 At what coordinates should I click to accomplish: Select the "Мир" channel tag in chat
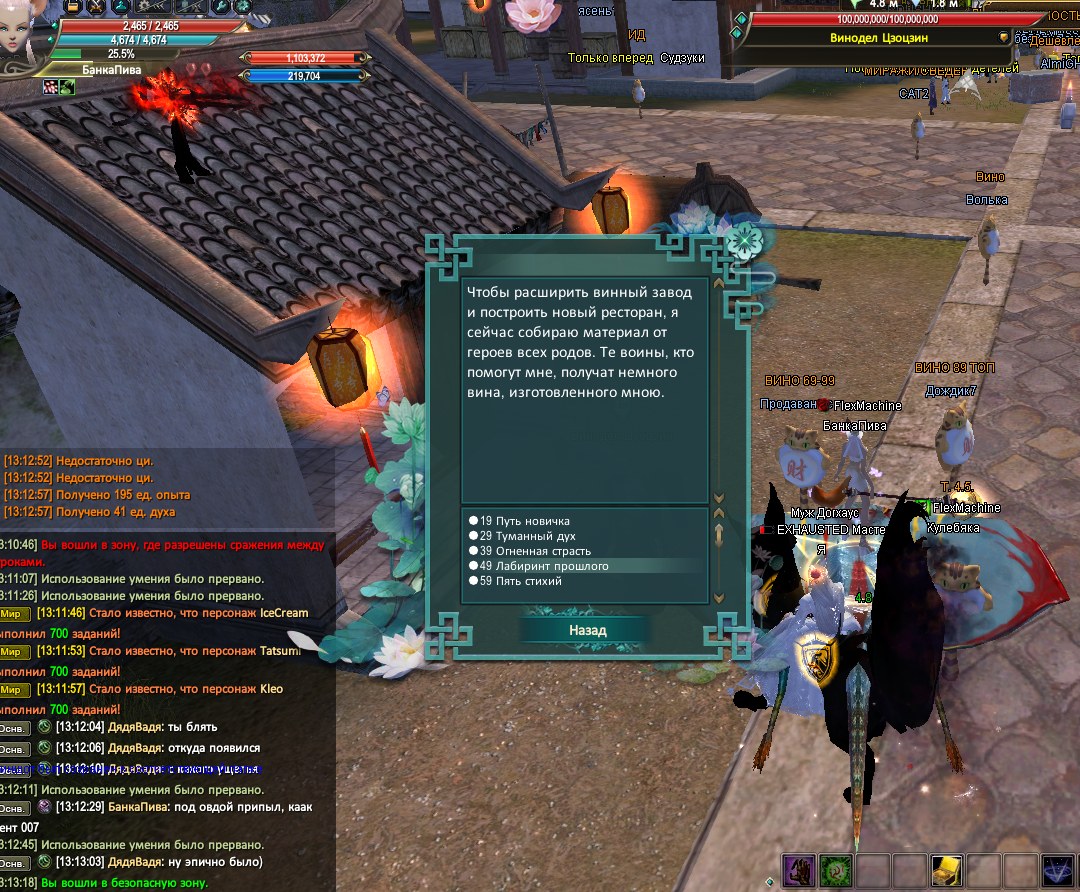coord(14,613)
